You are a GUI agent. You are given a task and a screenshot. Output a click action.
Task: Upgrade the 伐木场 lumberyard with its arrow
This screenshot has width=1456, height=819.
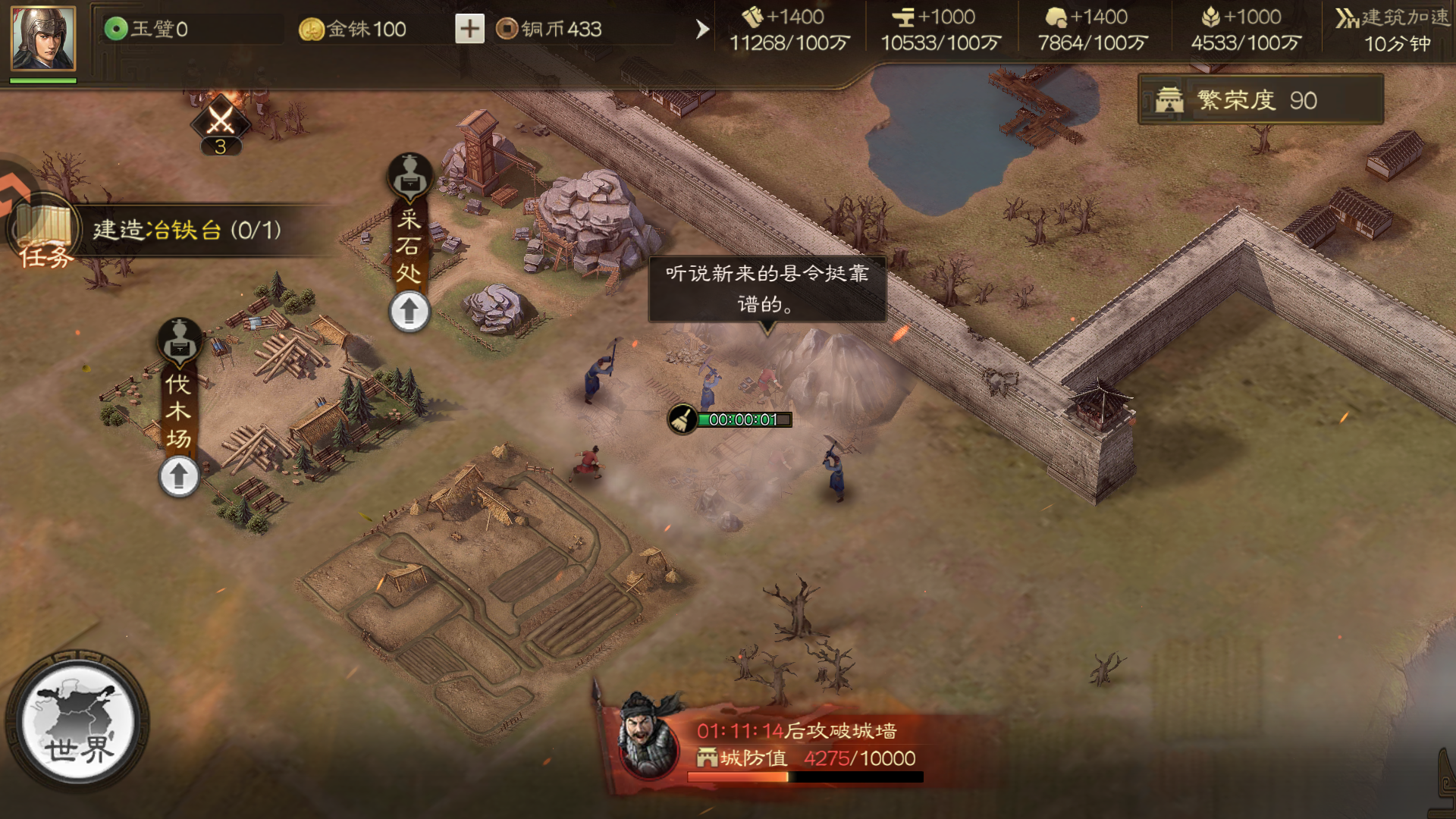[x=179, y=476]
